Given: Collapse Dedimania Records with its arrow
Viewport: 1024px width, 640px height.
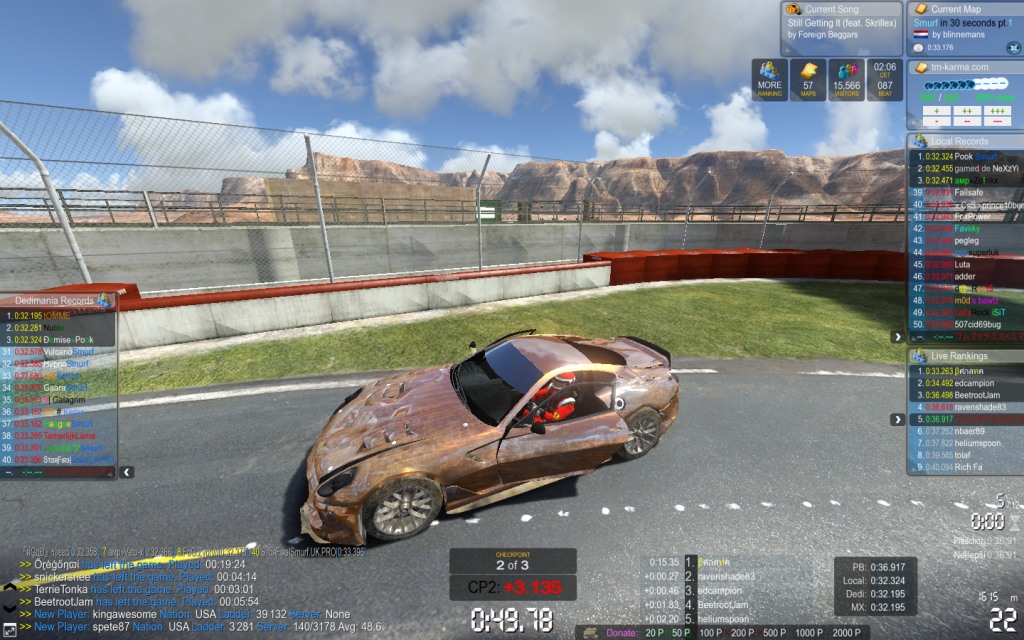Looking at the screenshot, I should [126, 471].
